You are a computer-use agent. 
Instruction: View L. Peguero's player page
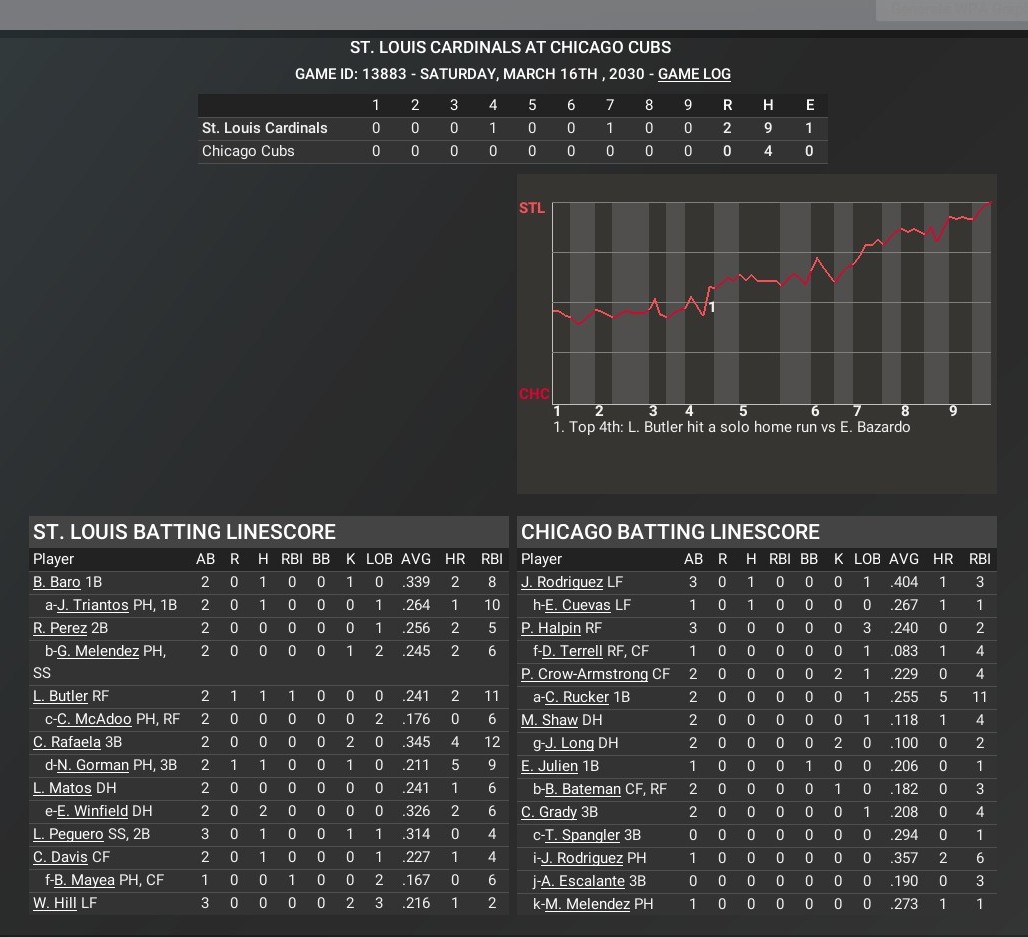point(68,834)
